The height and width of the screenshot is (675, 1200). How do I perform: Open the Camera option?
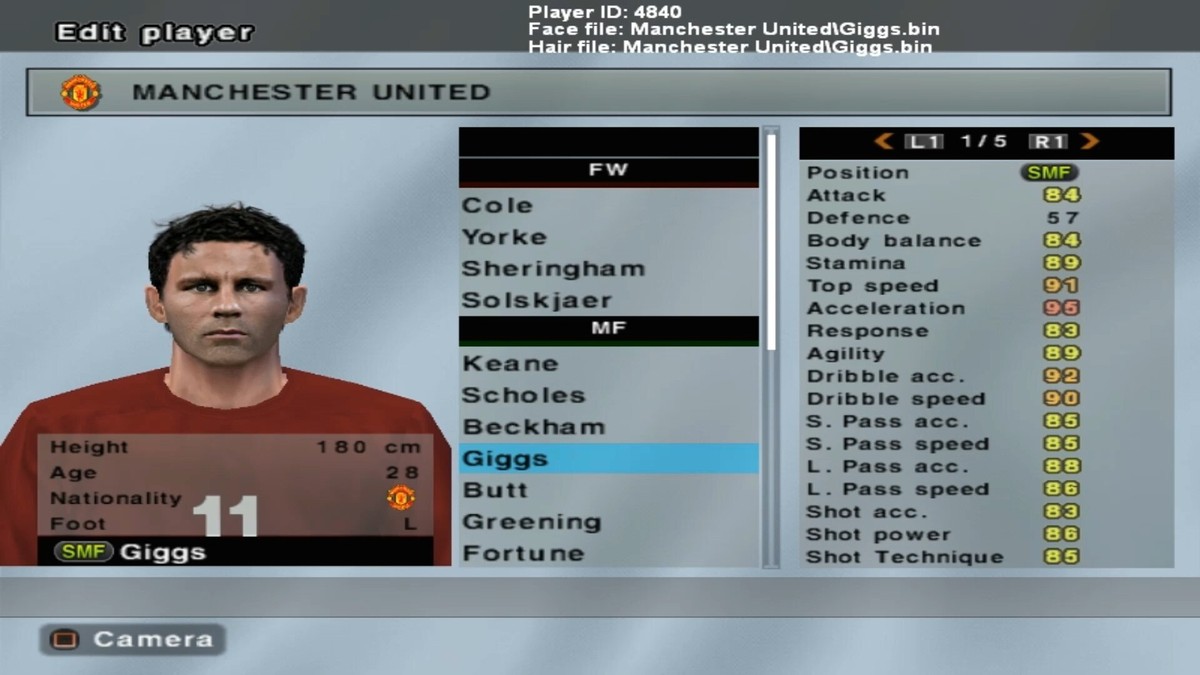pos(133,639)
